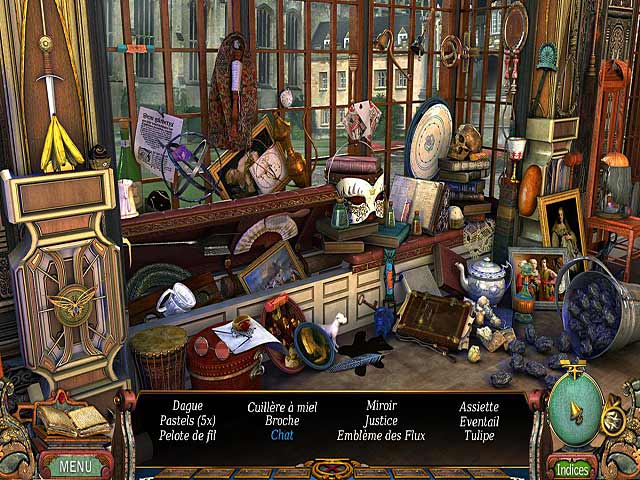
Task: Open the journal book icon
Action: (x=73, y=421)
